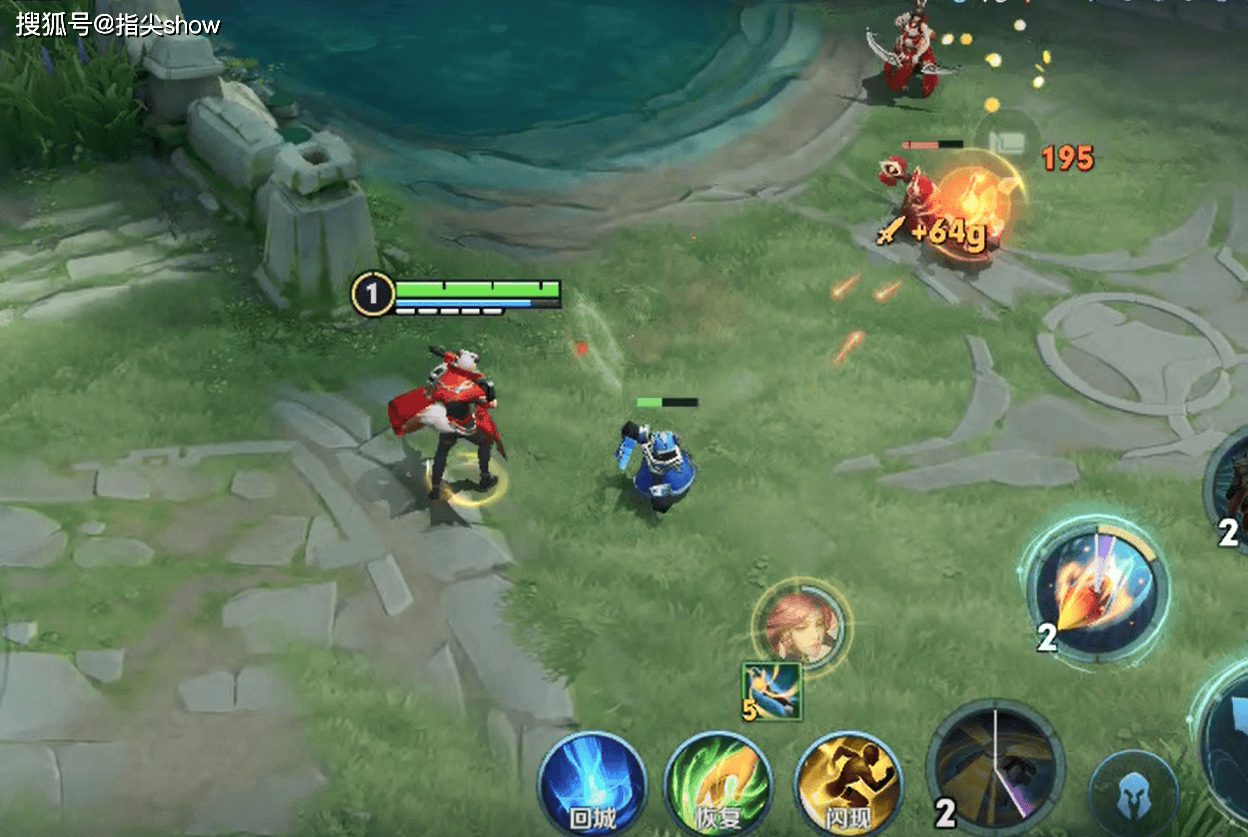1248x837 pixels.
Task: Use the 恢复 heal spell
Action: (717, 785)
